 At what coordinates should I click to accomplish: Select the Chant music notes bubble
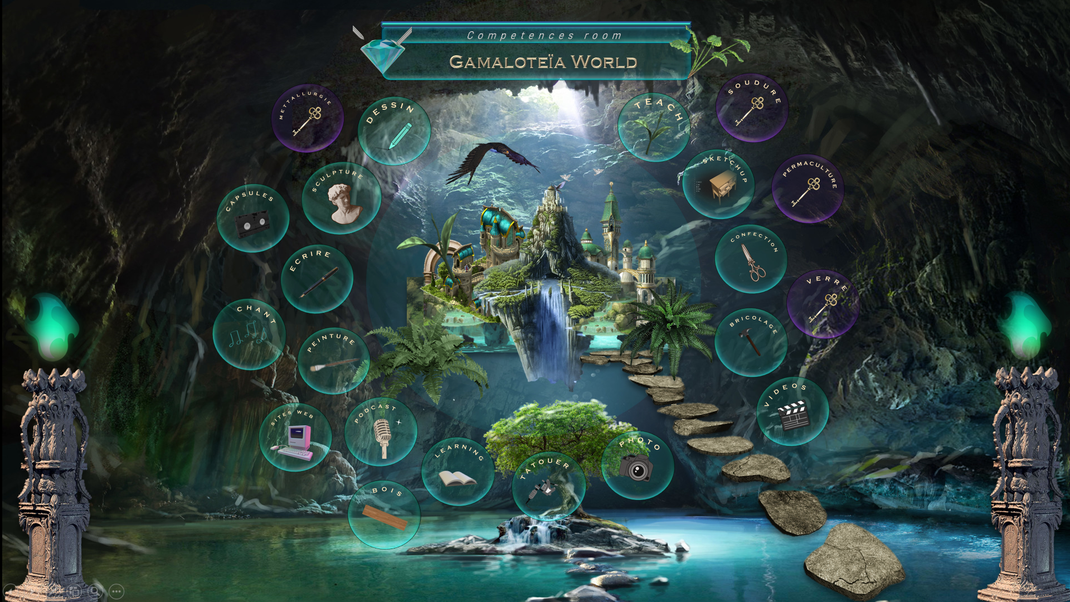[x=248, y=334]
